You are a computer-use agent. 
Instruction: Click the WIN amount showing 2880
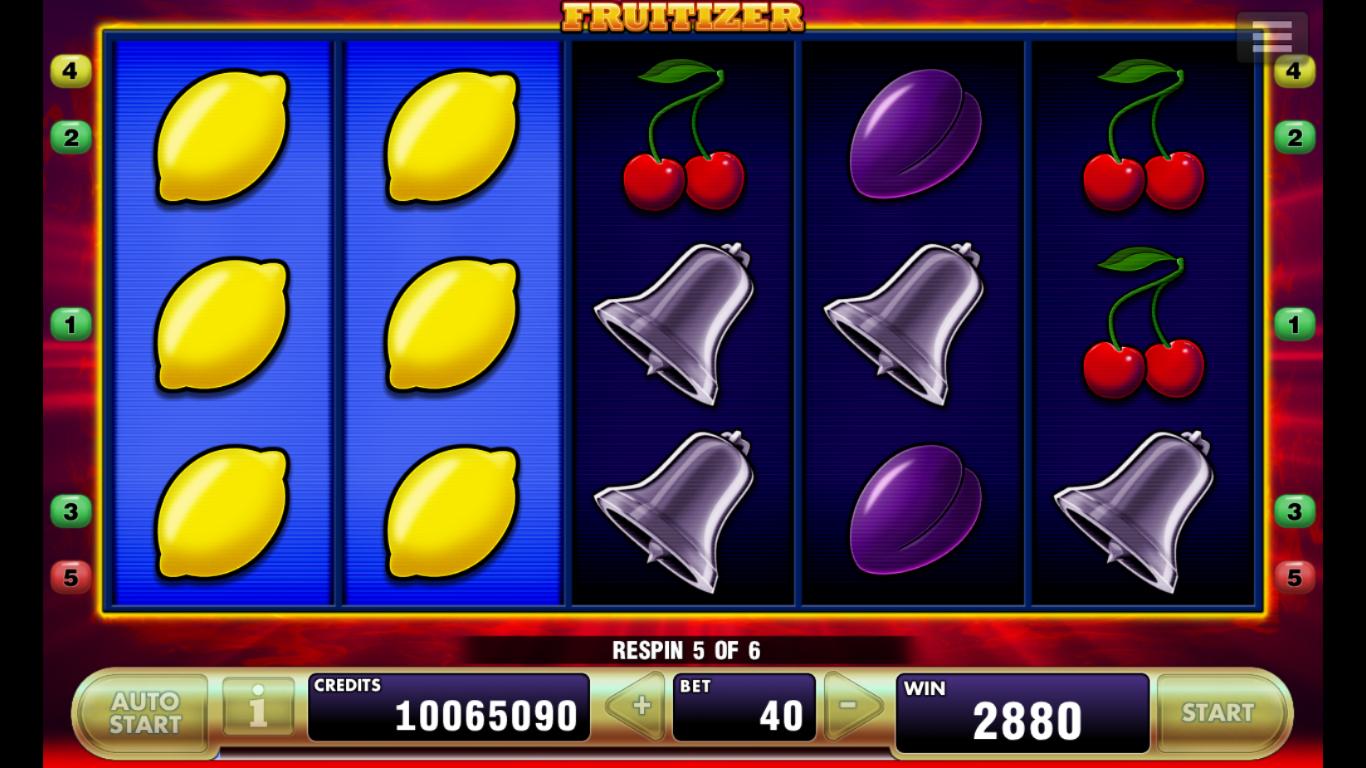coord(1020,711)
